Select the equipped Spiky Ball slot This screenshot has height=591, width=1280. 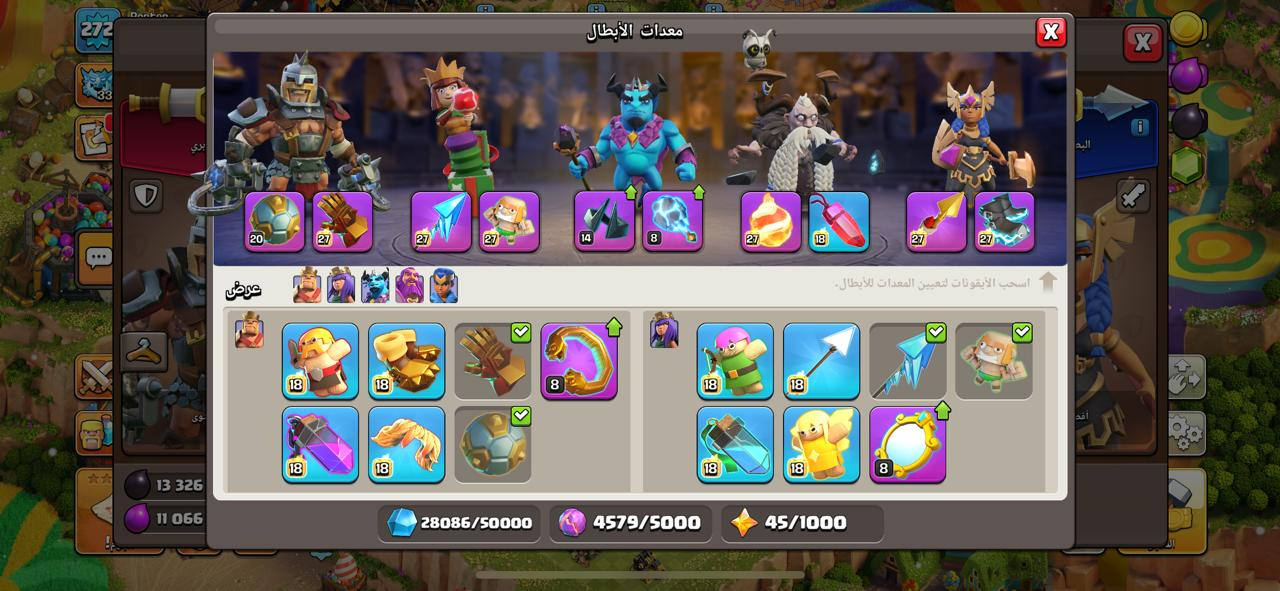pos(274,221)
